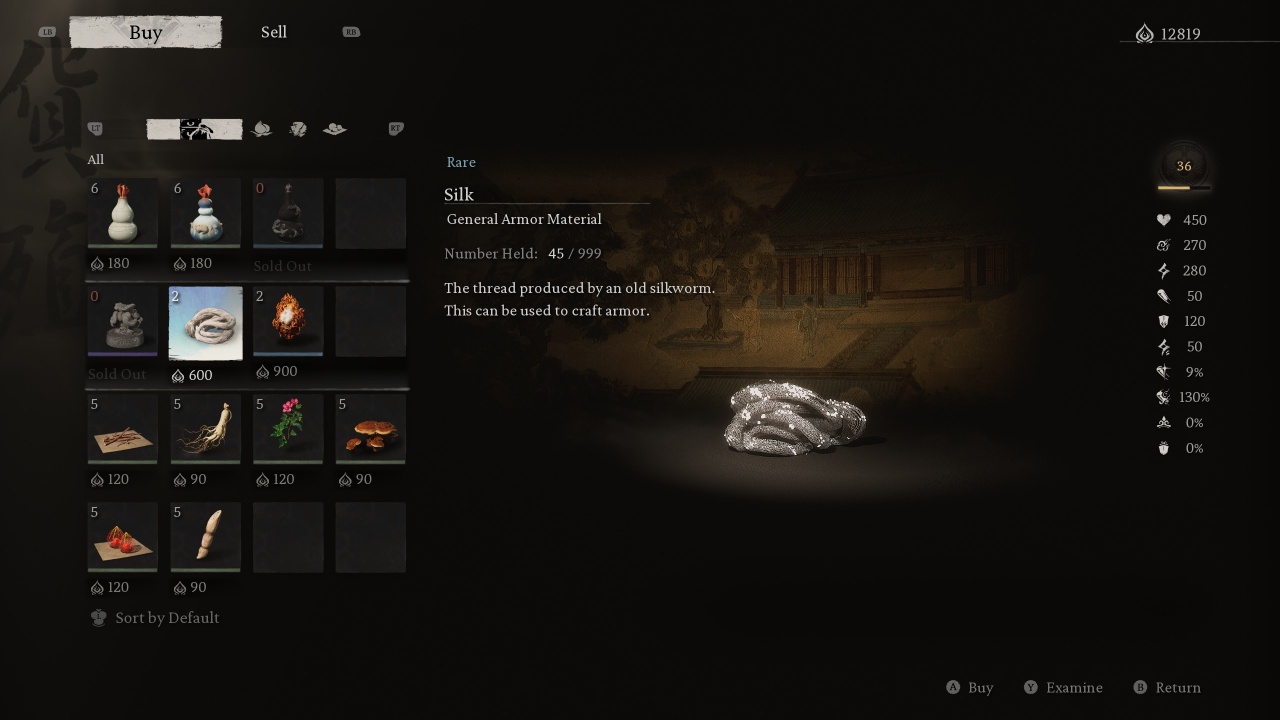This screenshot has height=720, width=1280.
Task: Choose the highlighted All category tab
Action: coord(194,129)
